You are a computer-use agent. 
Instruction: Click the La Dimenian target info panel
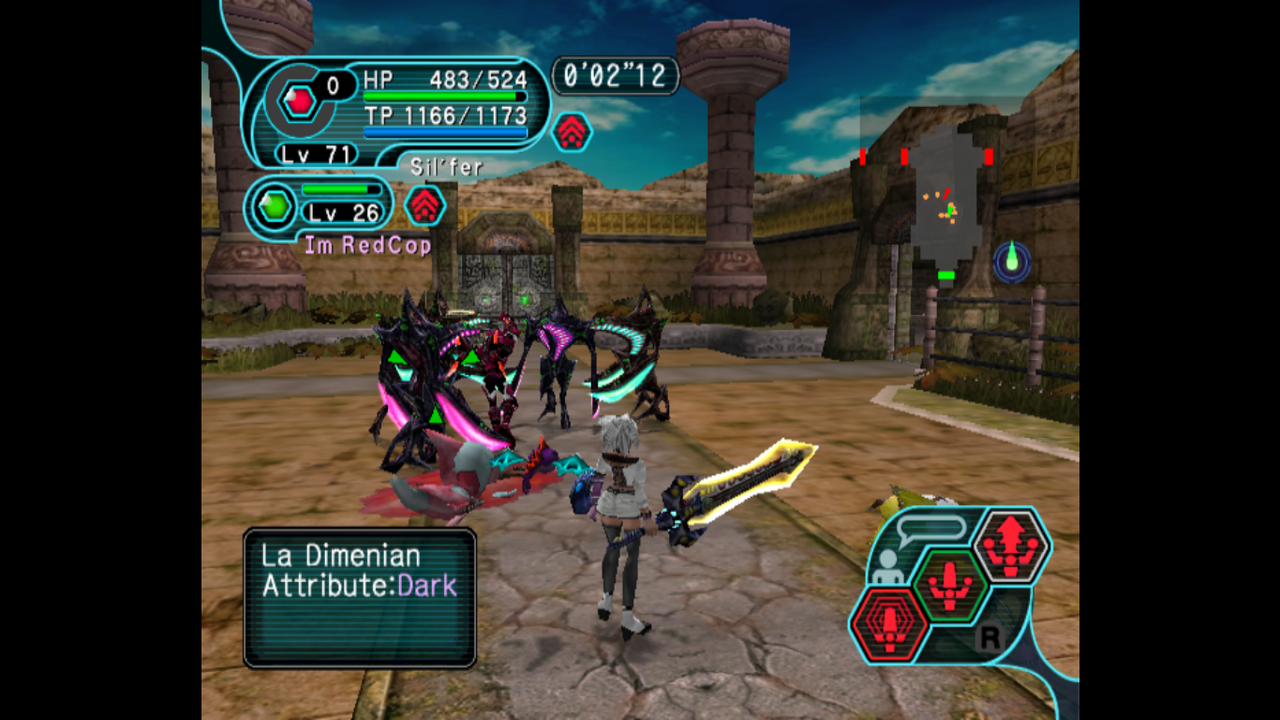tap(360, 597)
